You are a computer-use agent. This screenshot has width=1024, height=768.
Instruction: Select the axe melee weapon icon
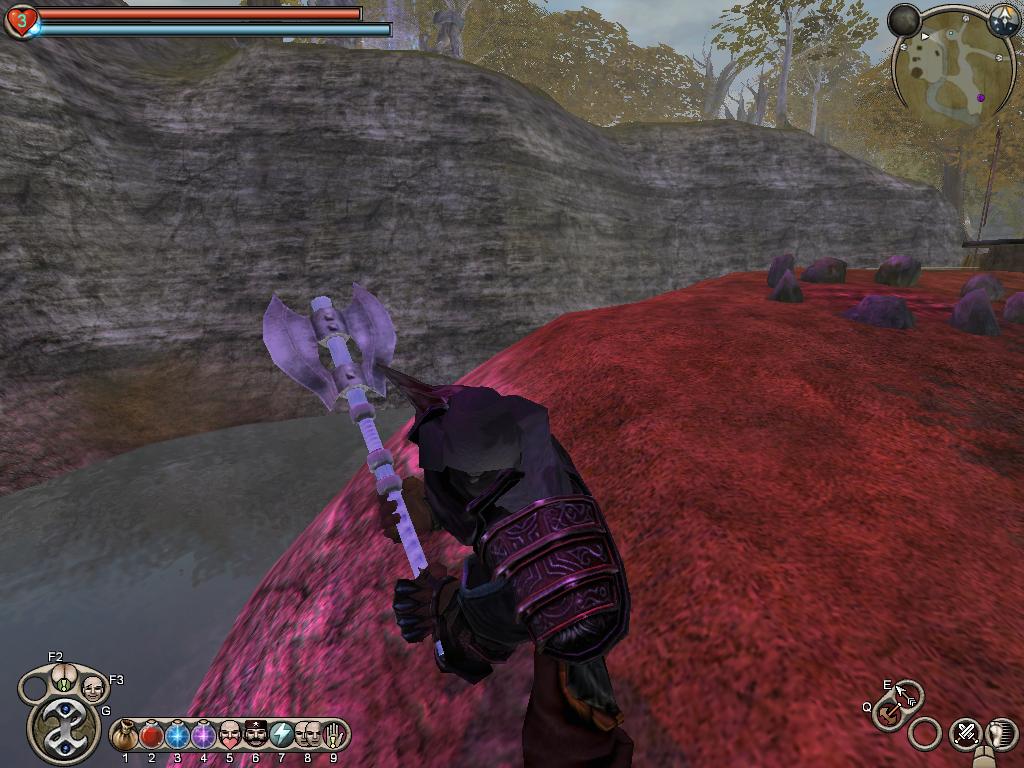[x=887, y=714]
